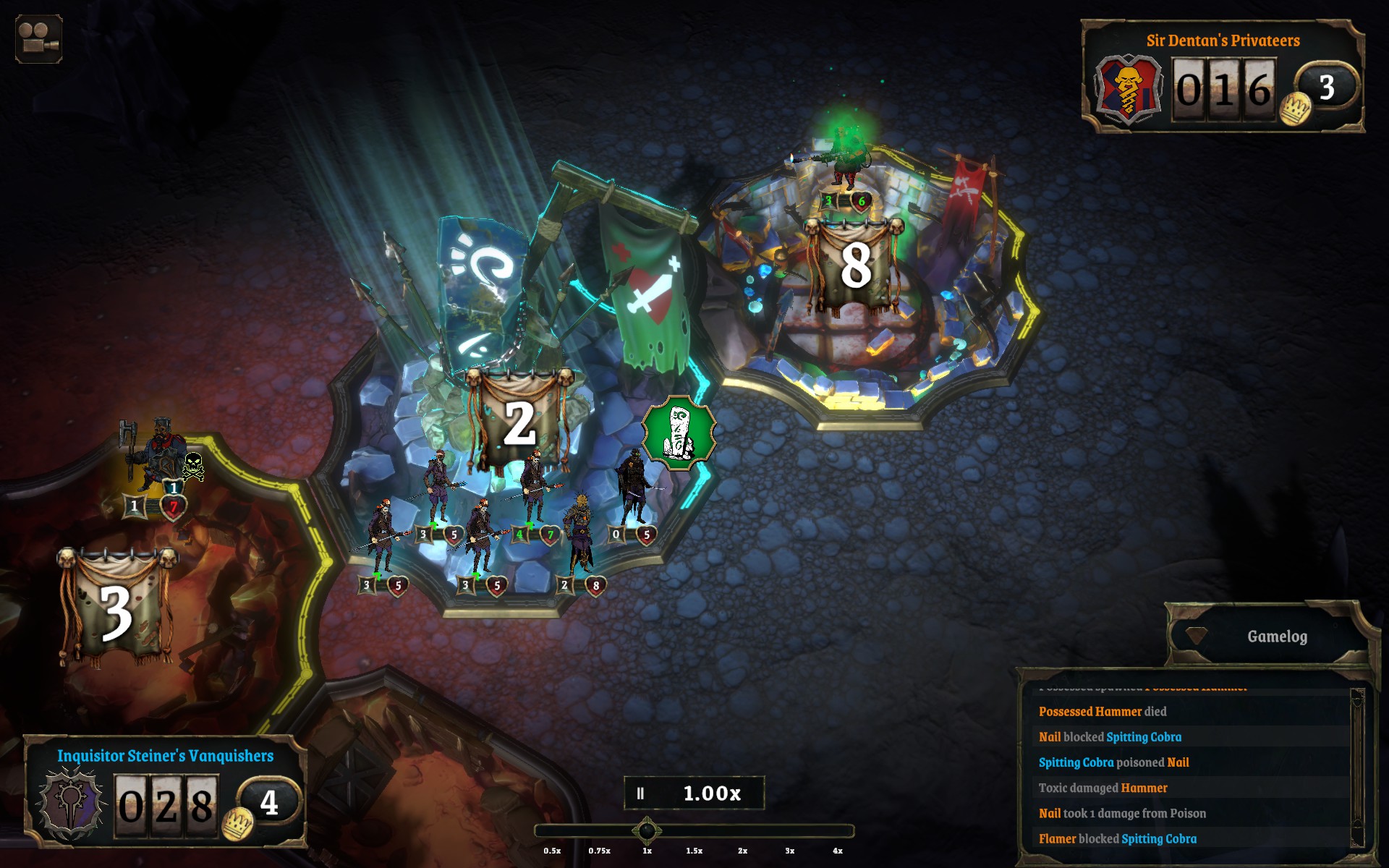The image size is (1389, 868).
Task: Click the Gamelog scrollbar down arrow
Action: click(x=1357, y=841)
